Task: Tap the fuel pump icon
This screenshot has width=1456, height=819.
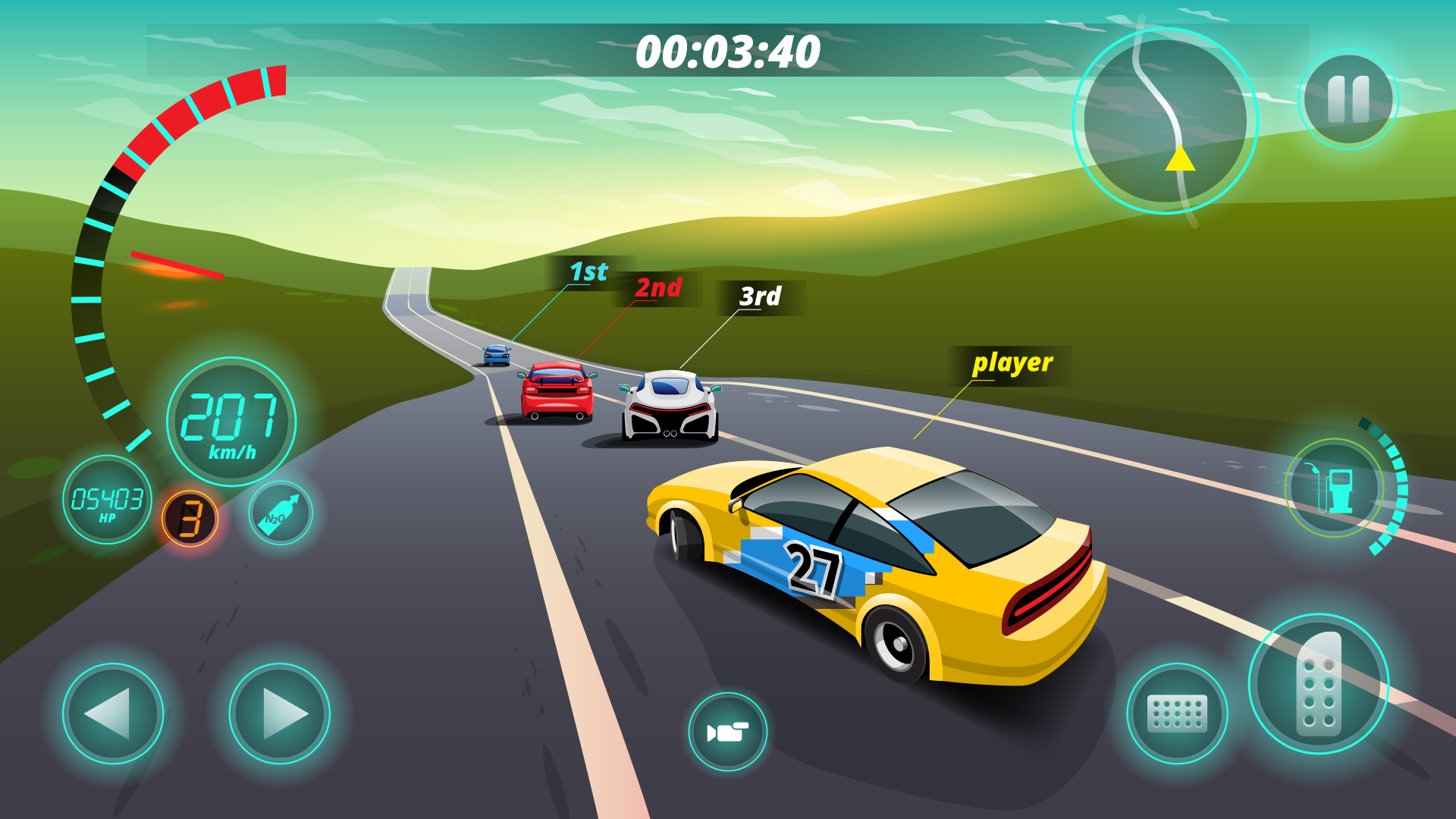Action: pos(1335,488)
